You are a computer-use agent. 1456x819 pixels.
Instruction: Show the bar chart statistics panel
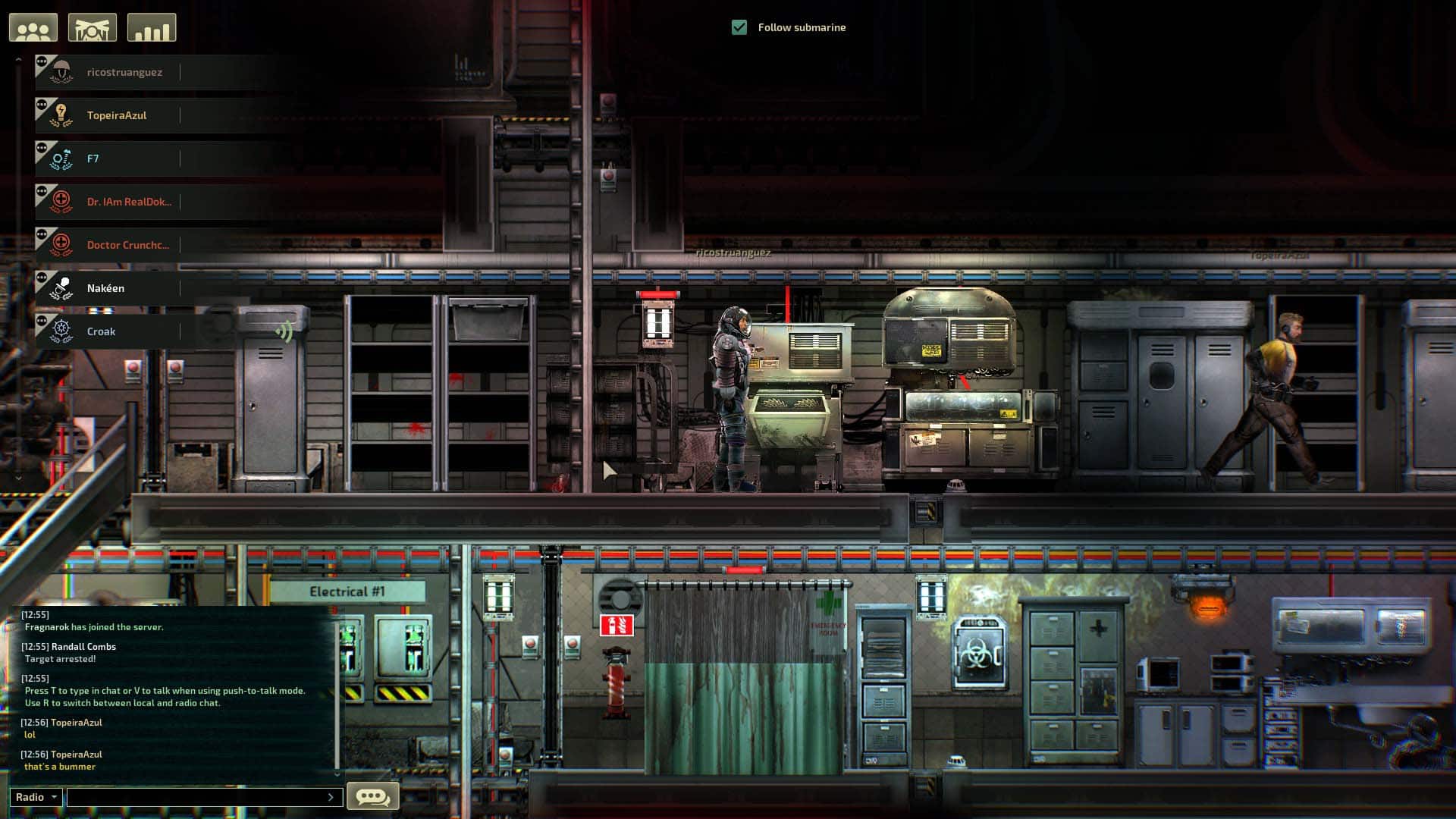point(152,28)
